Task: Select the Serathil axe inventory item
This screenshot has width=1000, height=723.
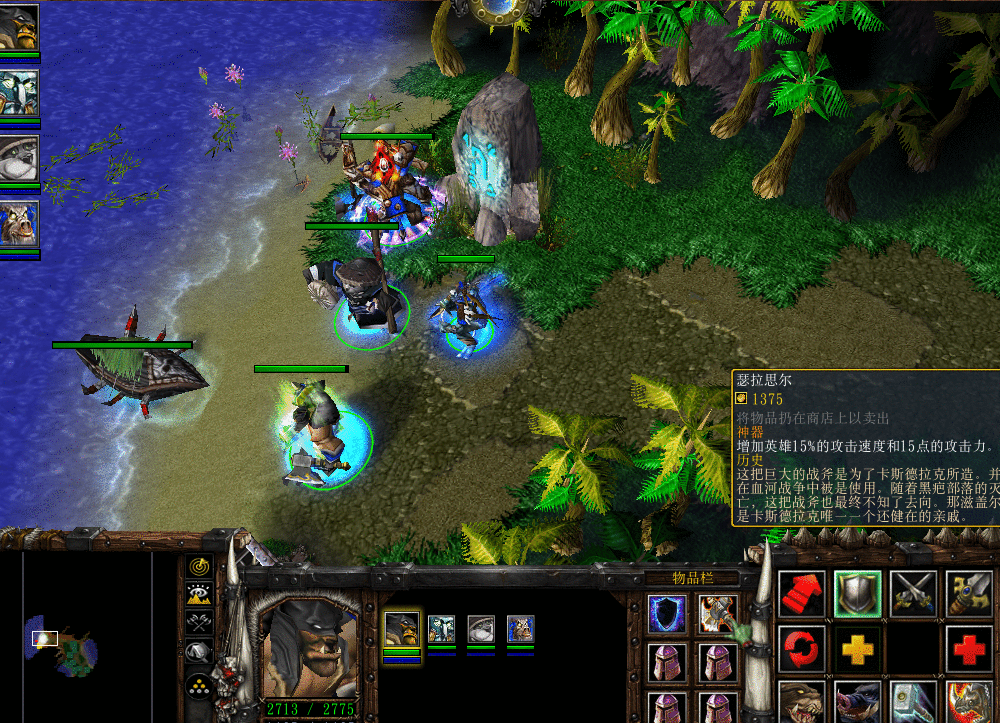Action: 718,613
